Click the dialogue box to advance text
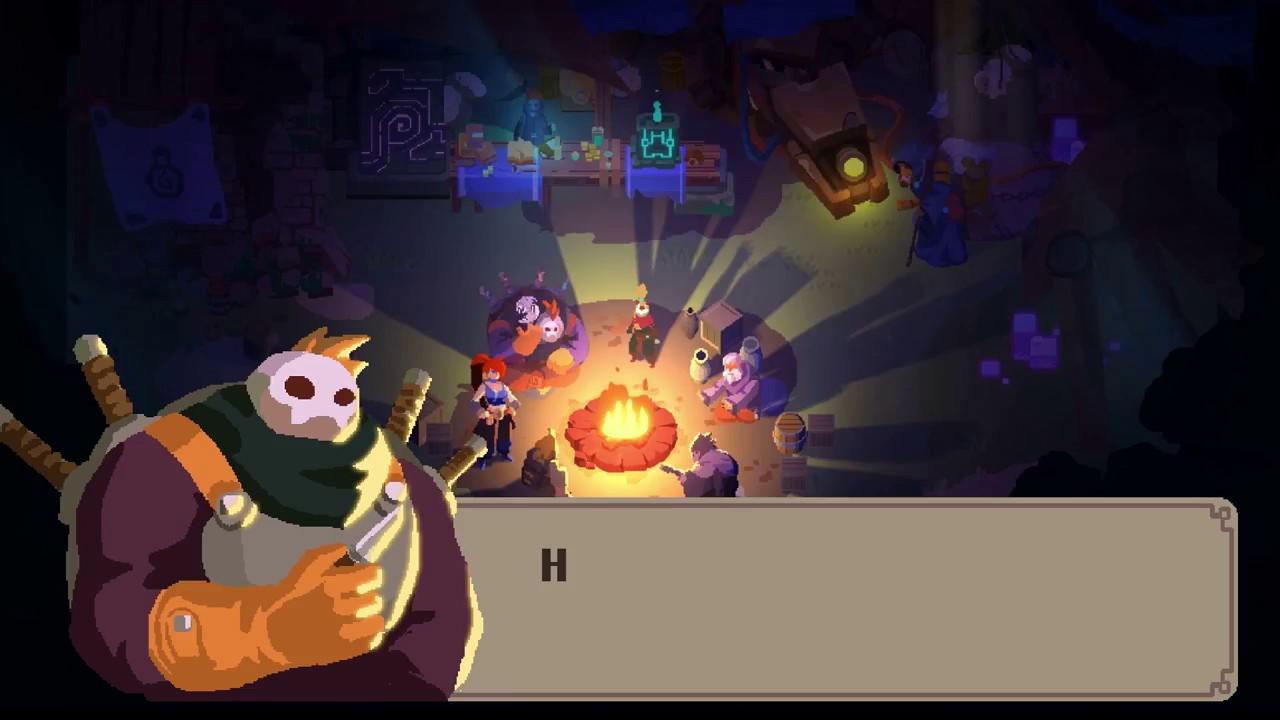1280x720 pixels. (850, 600)
